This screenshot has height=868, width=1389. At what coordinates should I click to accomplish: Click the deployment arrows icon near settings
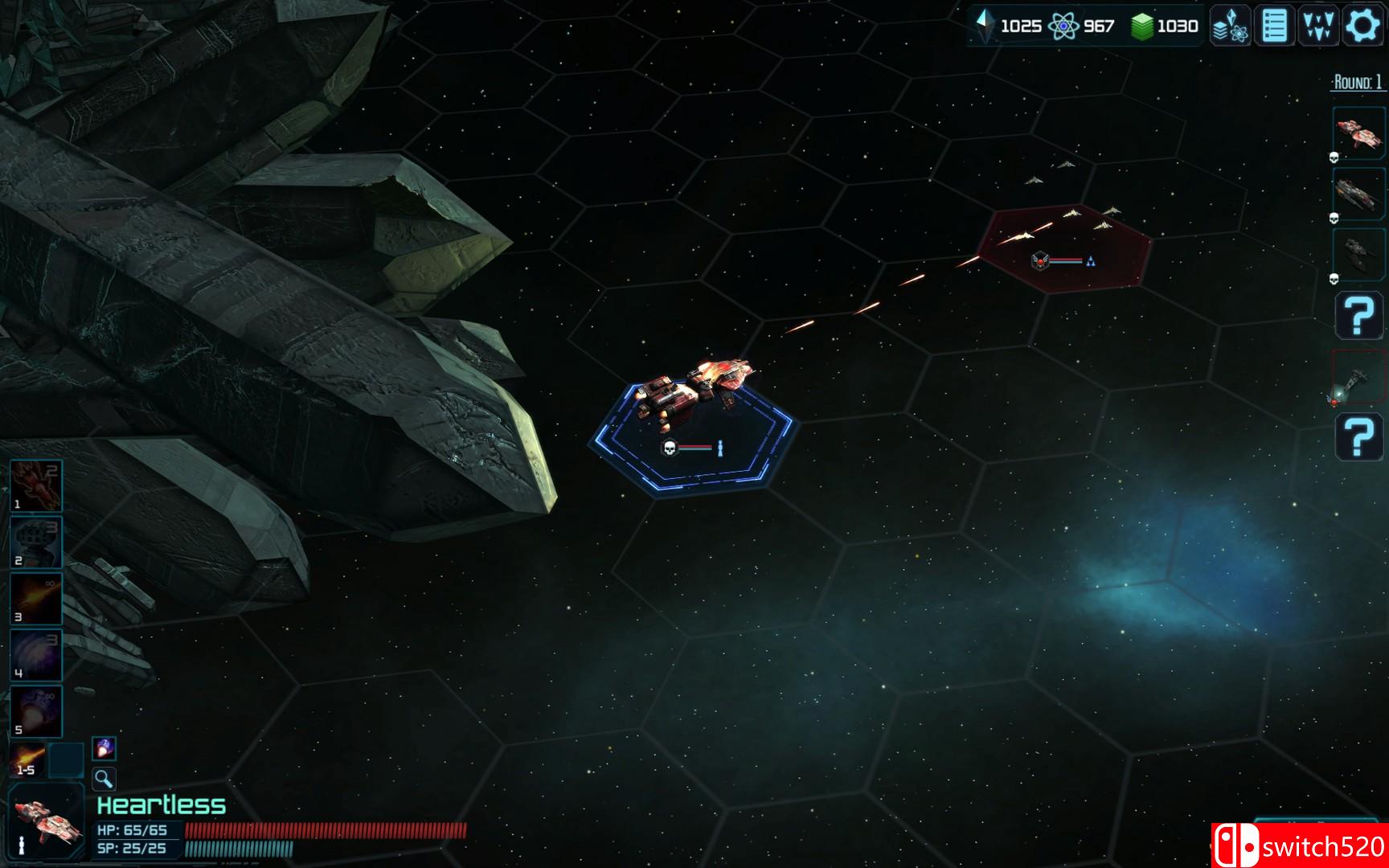pos(1317,25)
